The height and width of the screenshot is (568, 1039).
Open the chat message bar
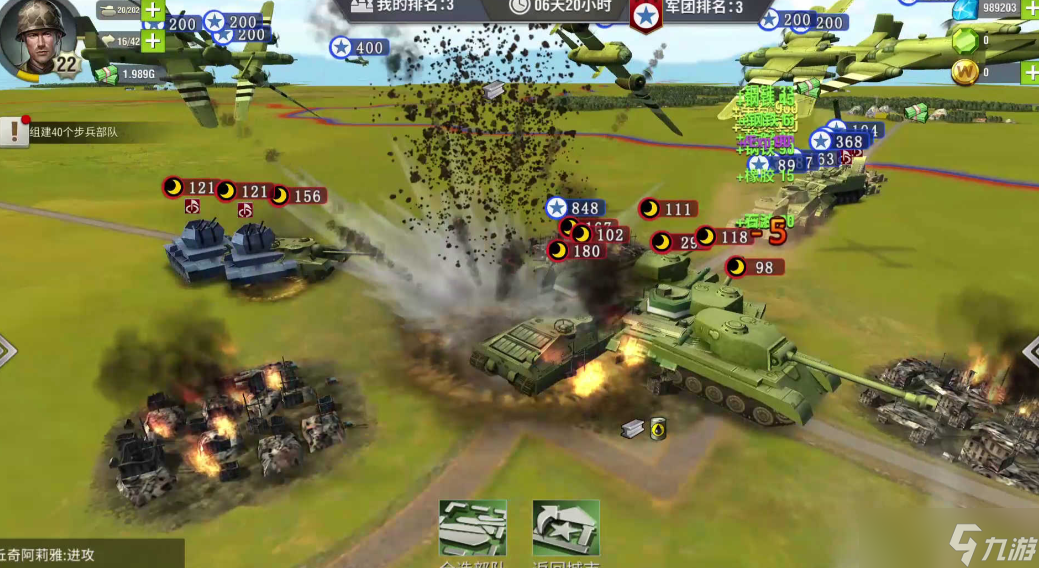coord(90,554)
